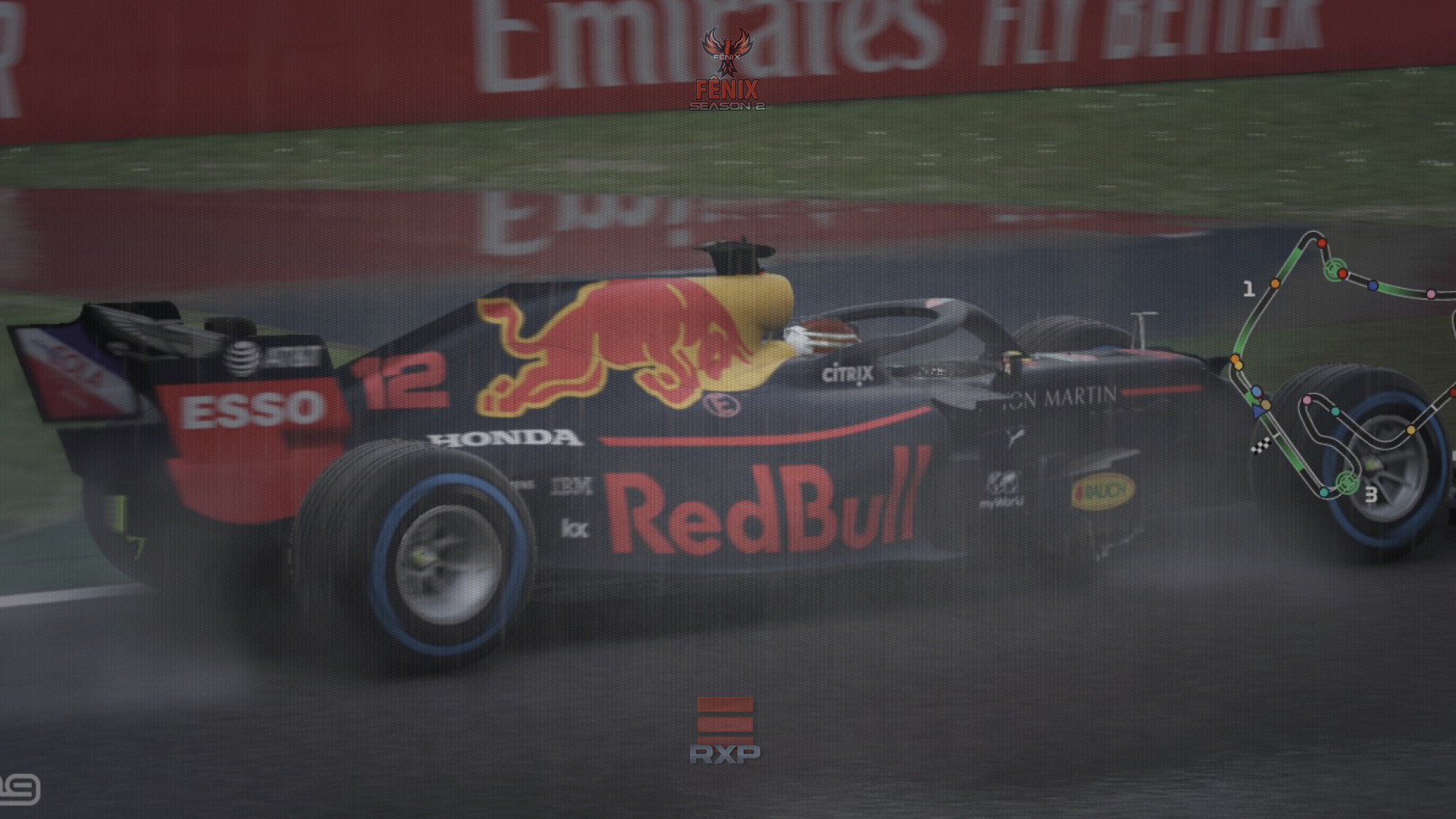Click the green target ring near map turn 1
Viewport: 1456px width, 819px height.
(1334, 269)
